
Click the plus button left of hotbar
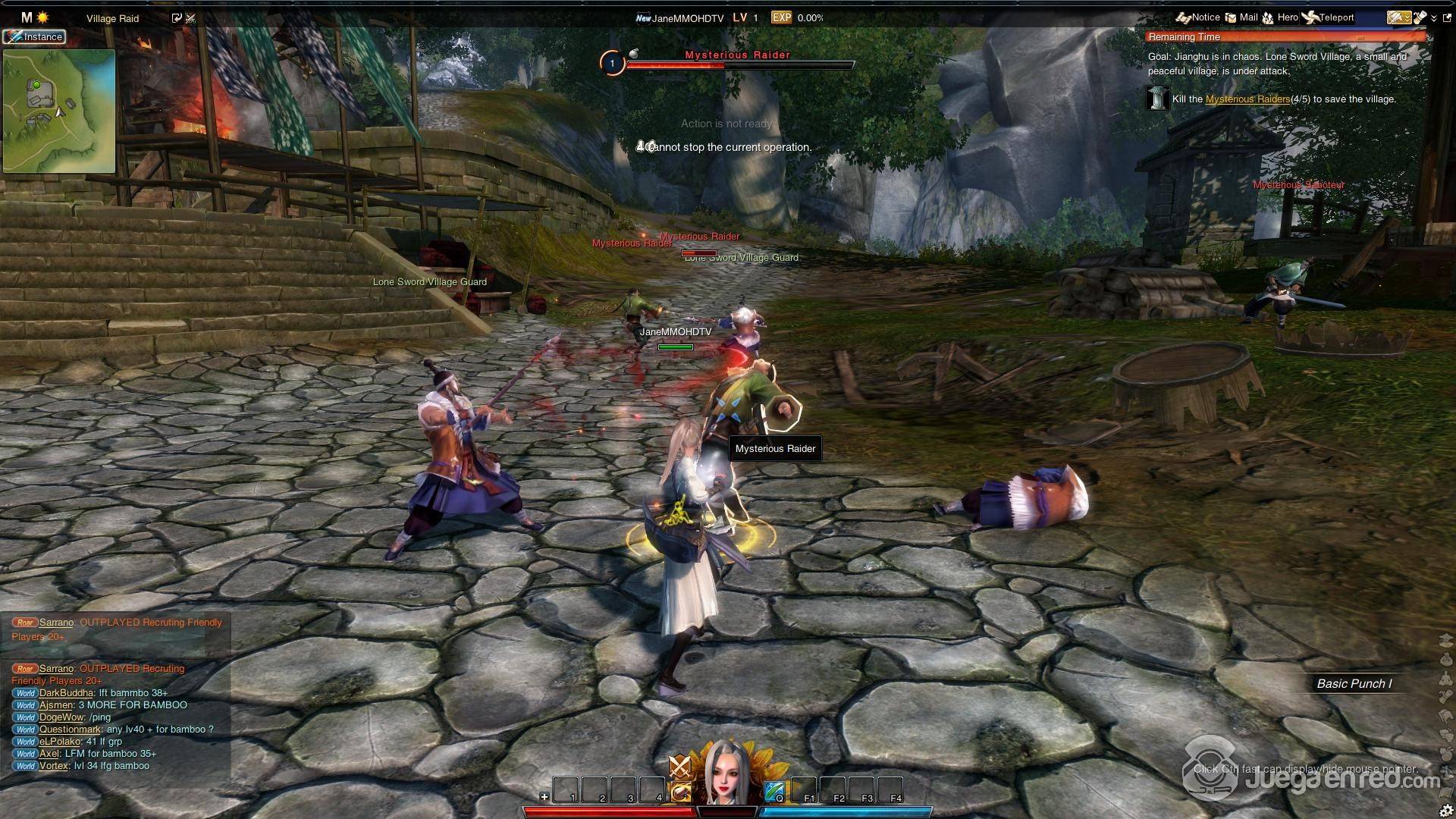544,797
